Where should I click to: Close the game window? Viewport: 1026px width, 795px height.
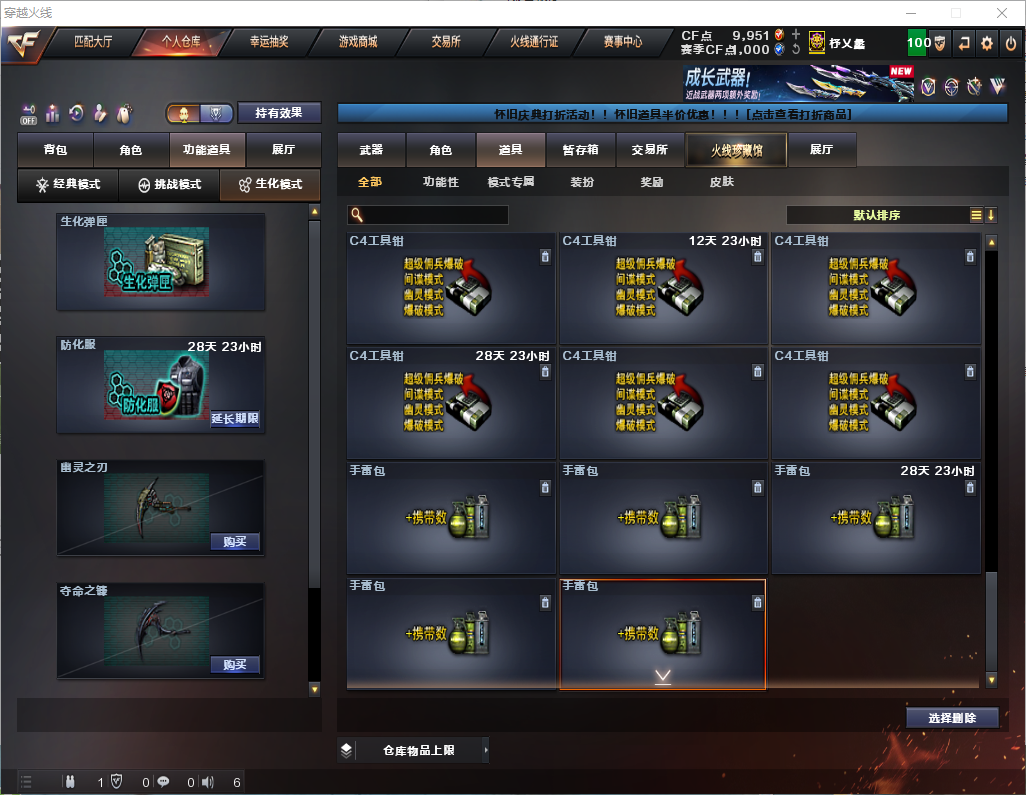1002,13
